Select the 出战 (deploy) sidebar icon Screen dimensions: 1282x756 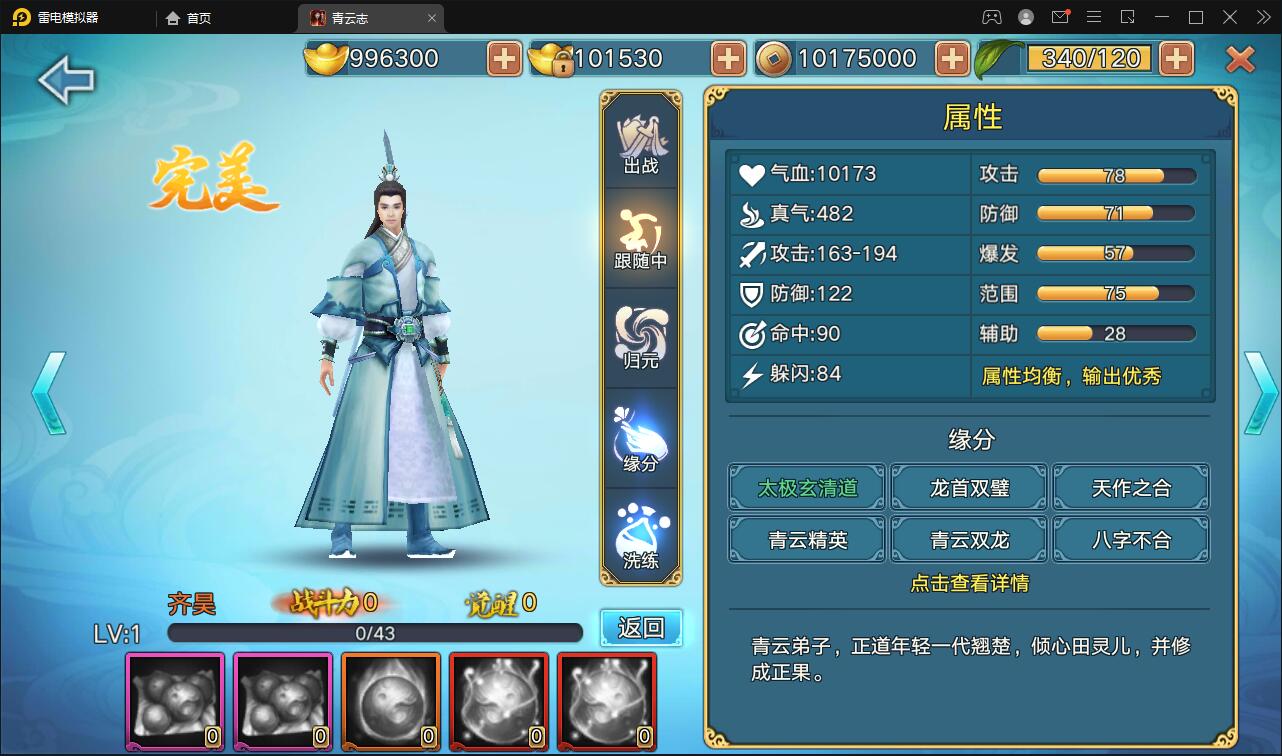(640, 140)
